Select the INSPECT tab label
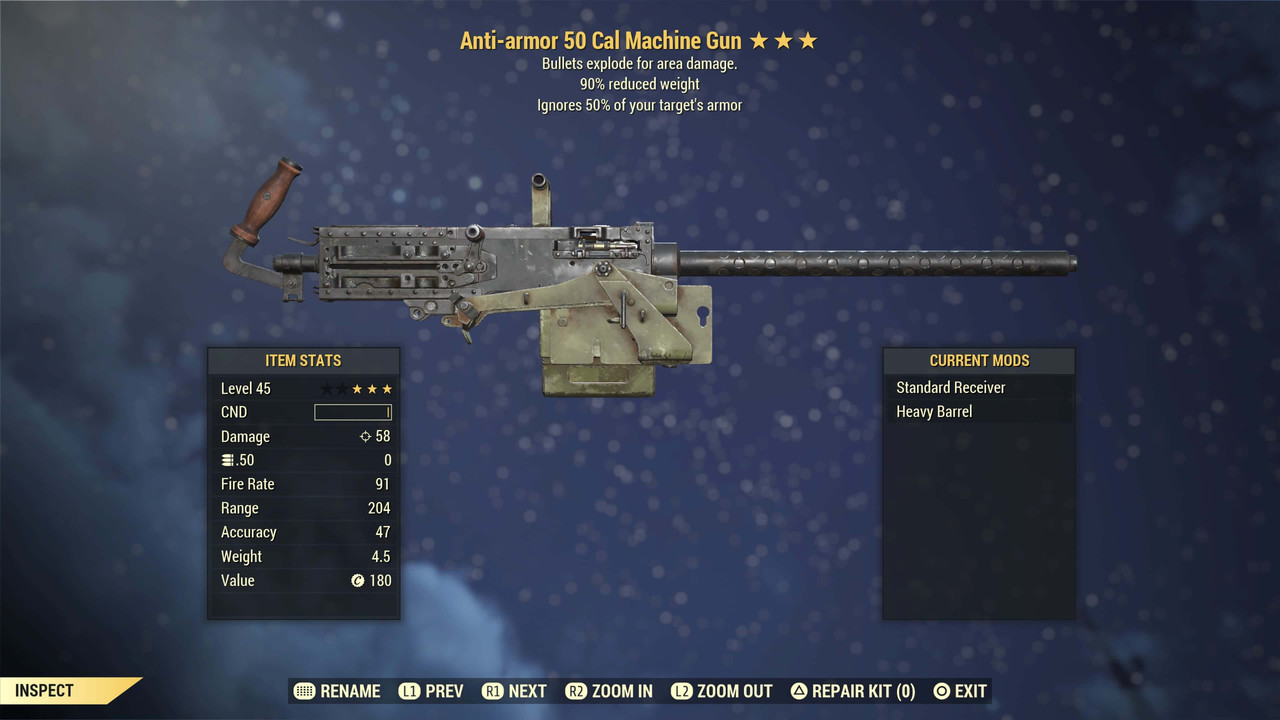Image resolution: width=1280 pixels, height=720 pixels. coord(44,690)
